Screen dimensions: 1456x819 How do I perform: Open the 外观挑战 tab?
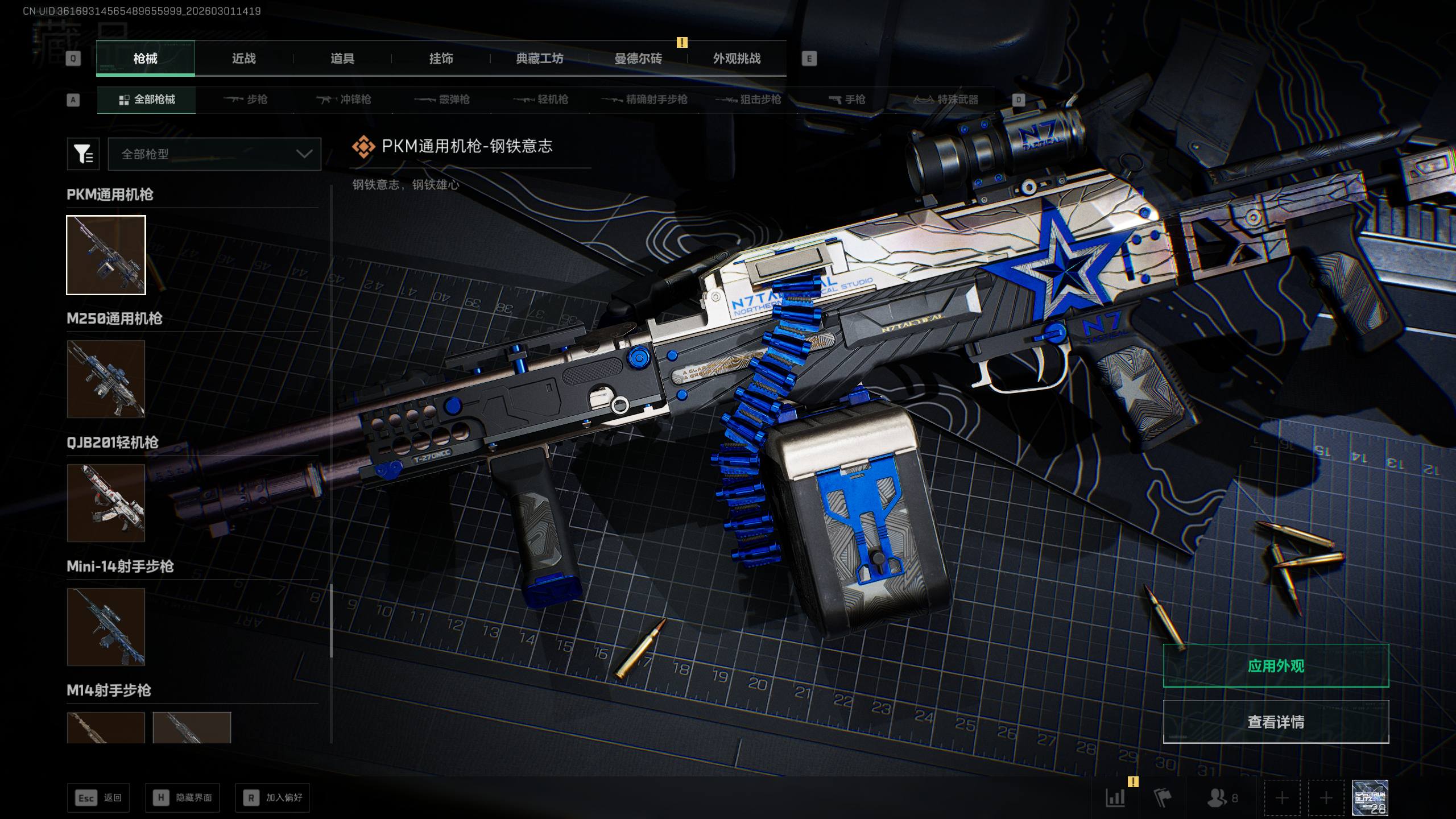pos(737,59)
